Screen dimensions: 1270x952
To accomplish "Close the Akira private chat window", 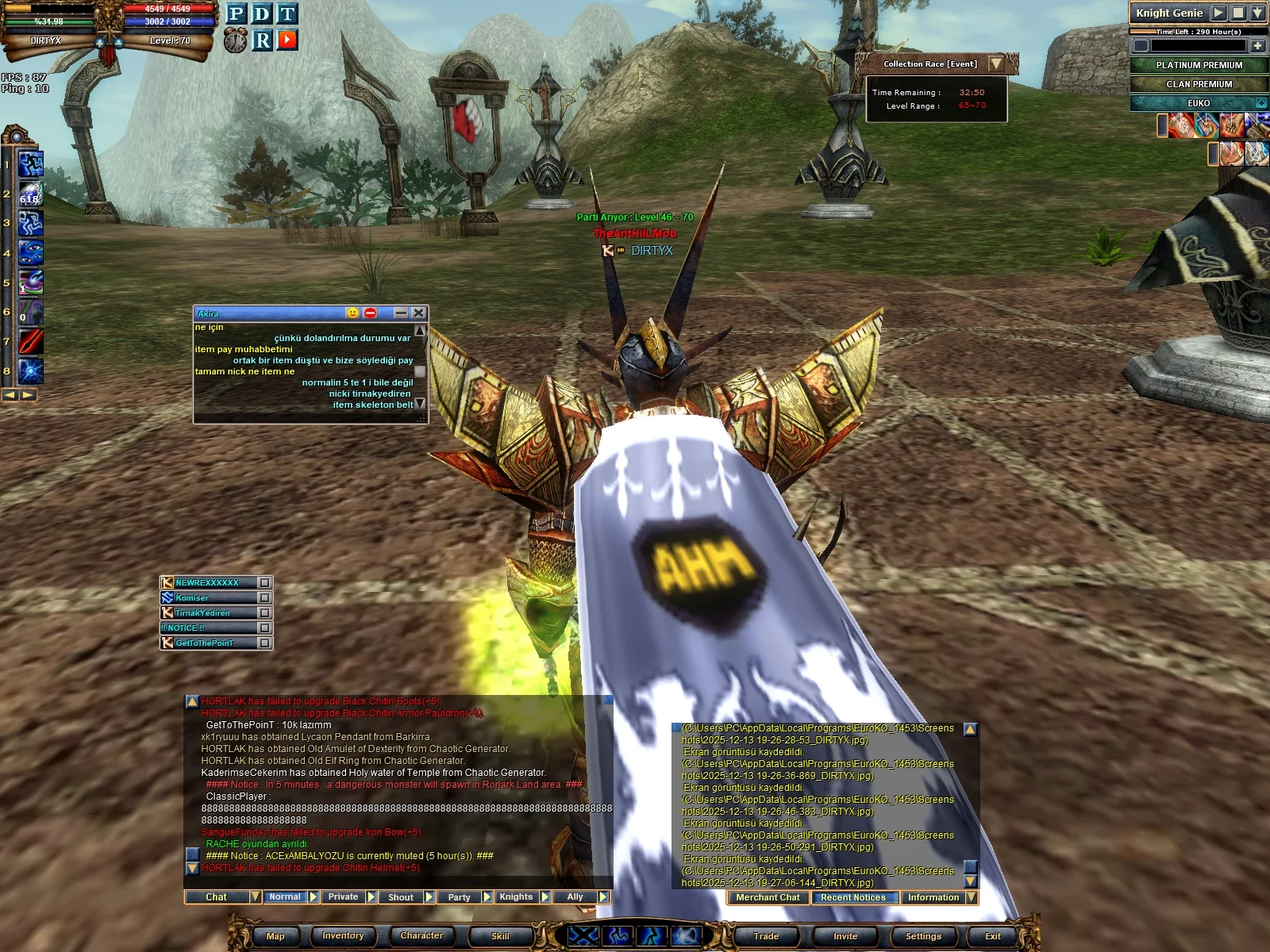I will point(419,313).
